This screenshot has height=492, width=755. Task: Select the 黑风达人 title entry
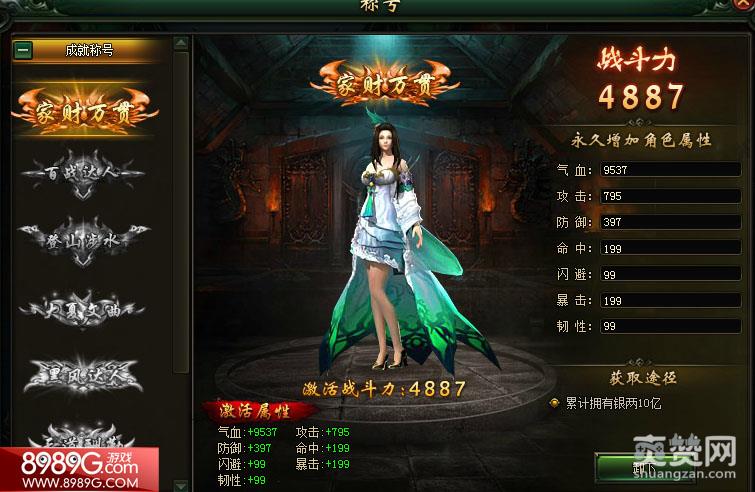84,375
